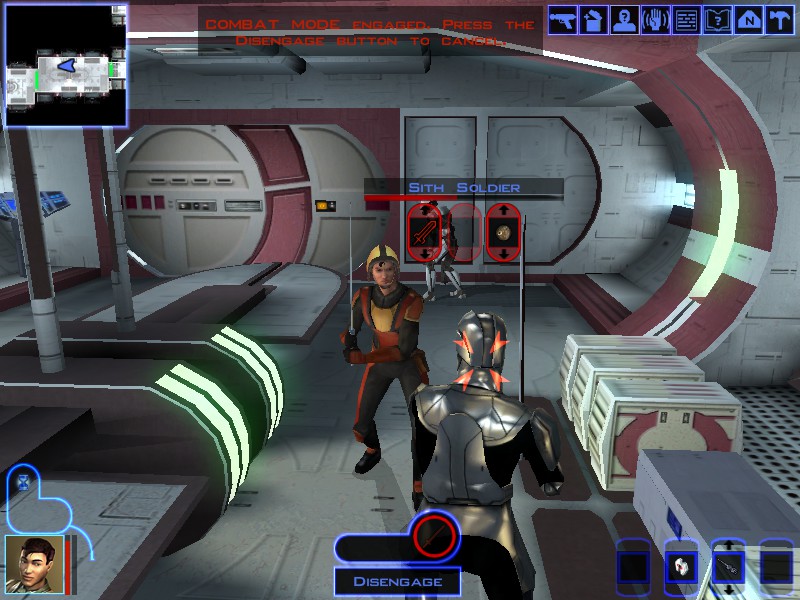The height and width of the screenshot is (600, 800).
Task: Select the party member portrait
Action: pos(34,564)
